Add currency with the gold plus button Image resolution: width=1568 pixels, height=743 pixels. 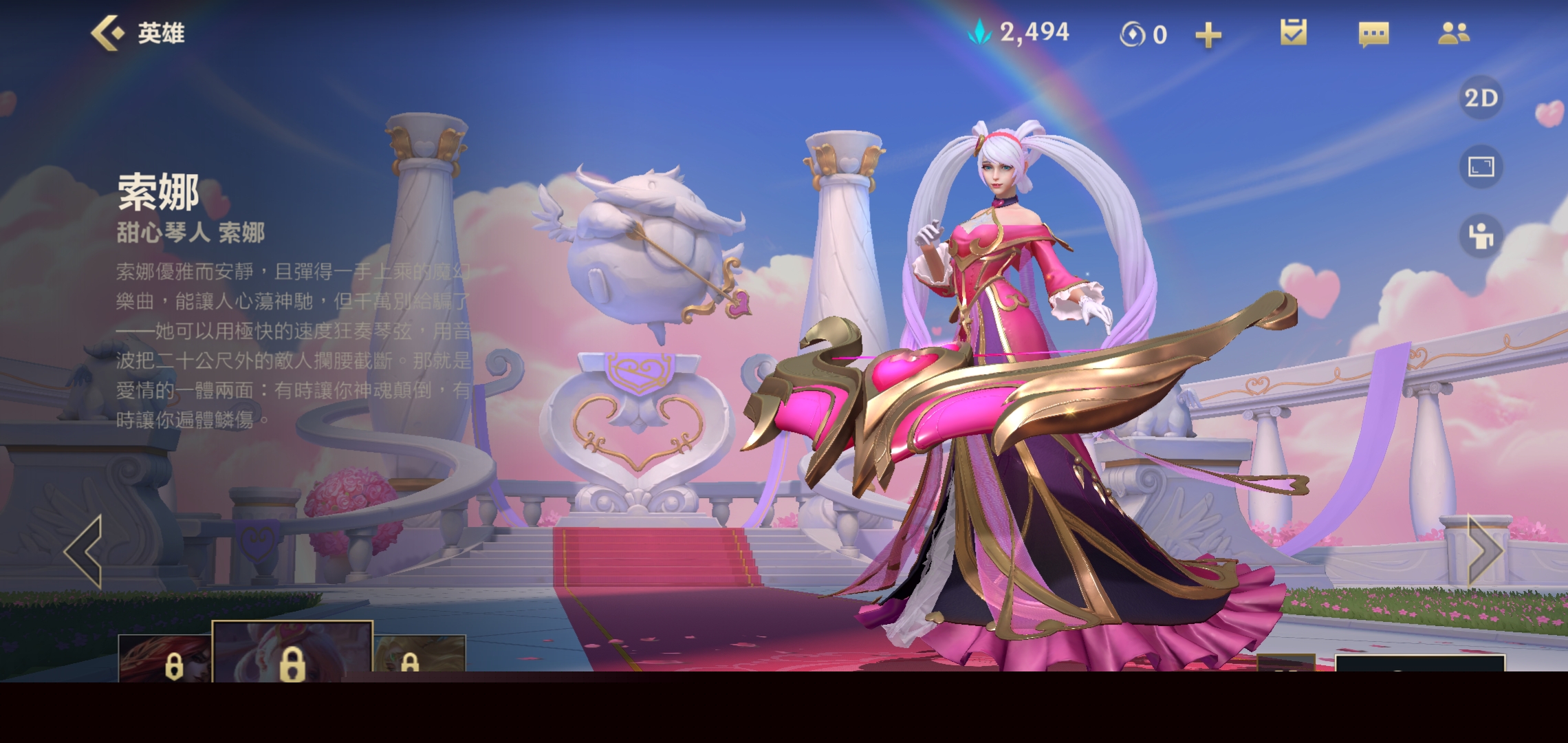click(x=1208, y=34)
